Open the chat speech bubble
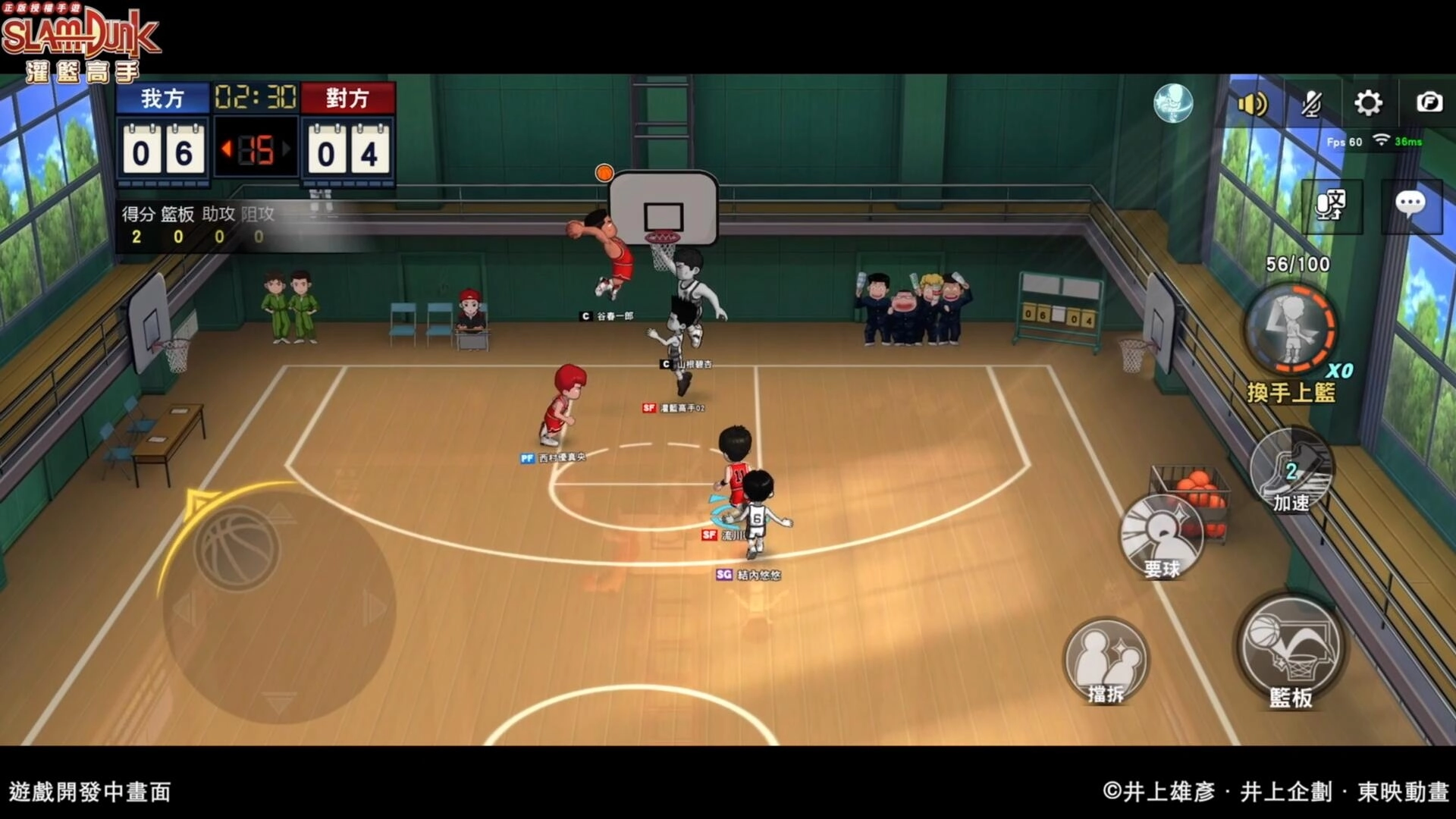This screenshot has width=1456, height=819. 1410,205
